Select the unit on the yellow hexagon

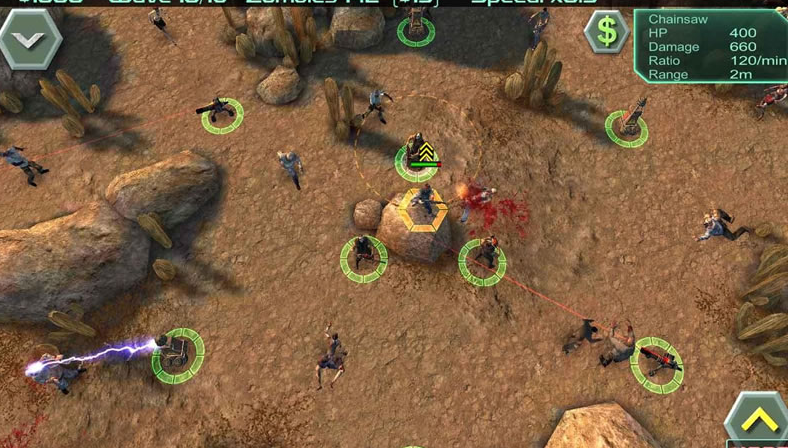tap(424, 204)
